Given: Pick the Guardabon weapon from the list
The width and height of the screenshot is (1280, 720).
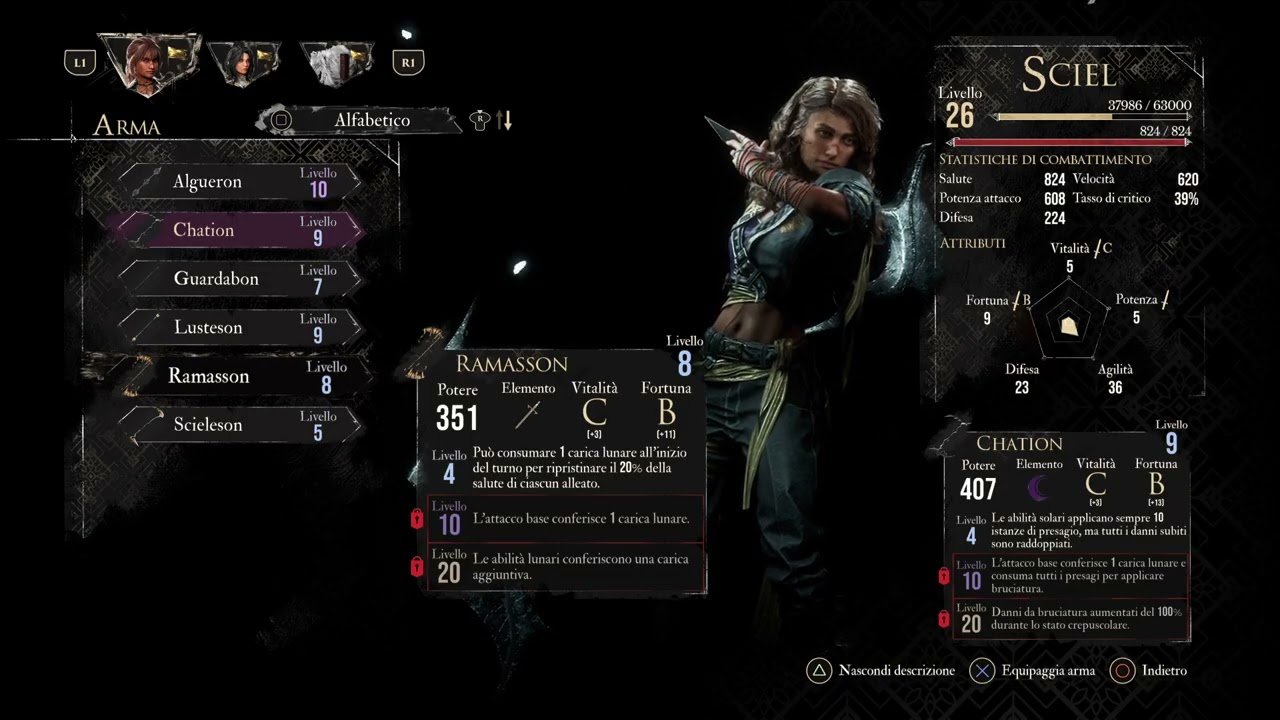Looking at the screenshot, I should click(x=238, y=279).
